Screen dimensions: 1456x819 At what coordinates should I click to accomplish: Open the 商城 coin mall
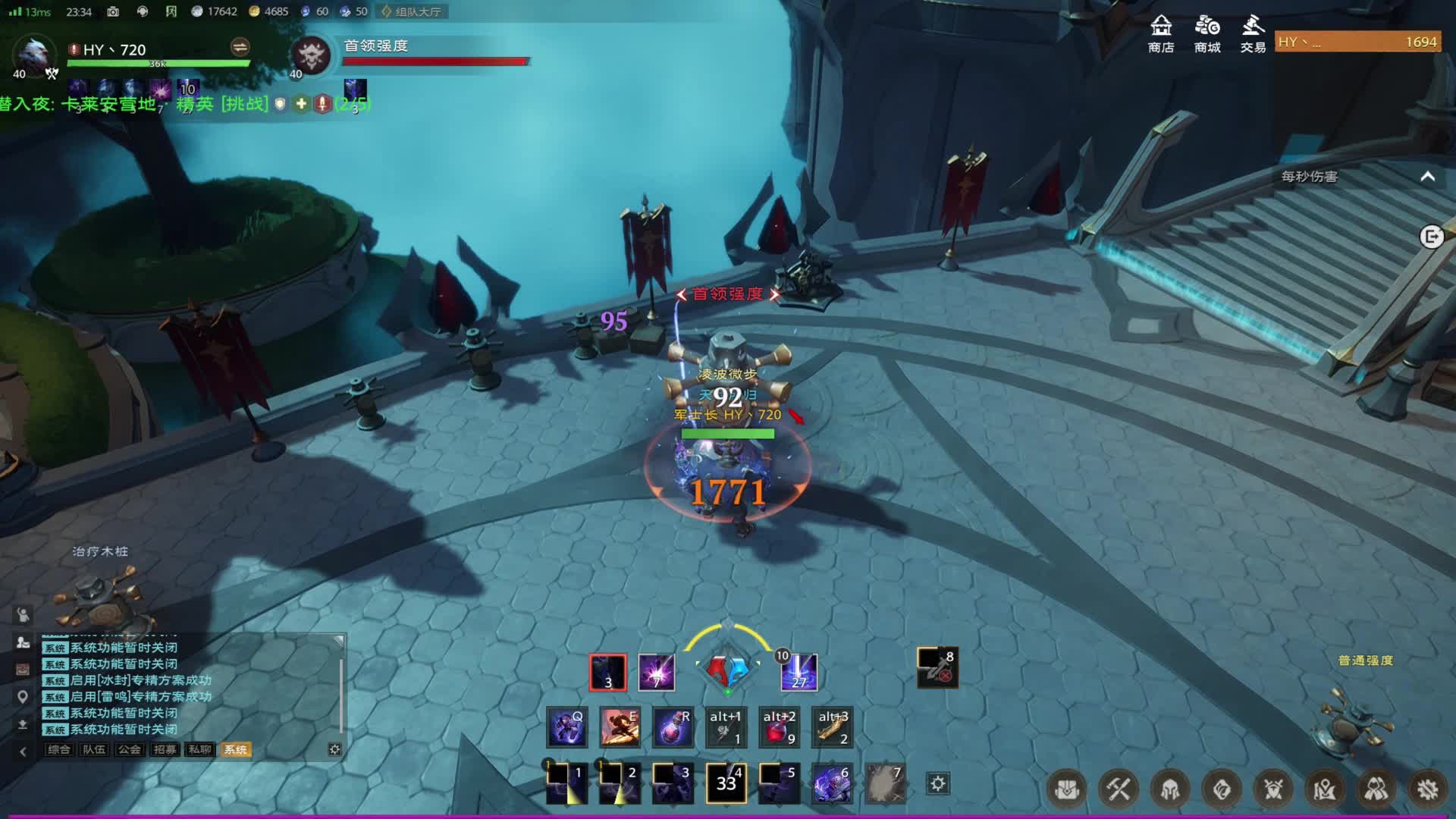[x=1207, y=34]
